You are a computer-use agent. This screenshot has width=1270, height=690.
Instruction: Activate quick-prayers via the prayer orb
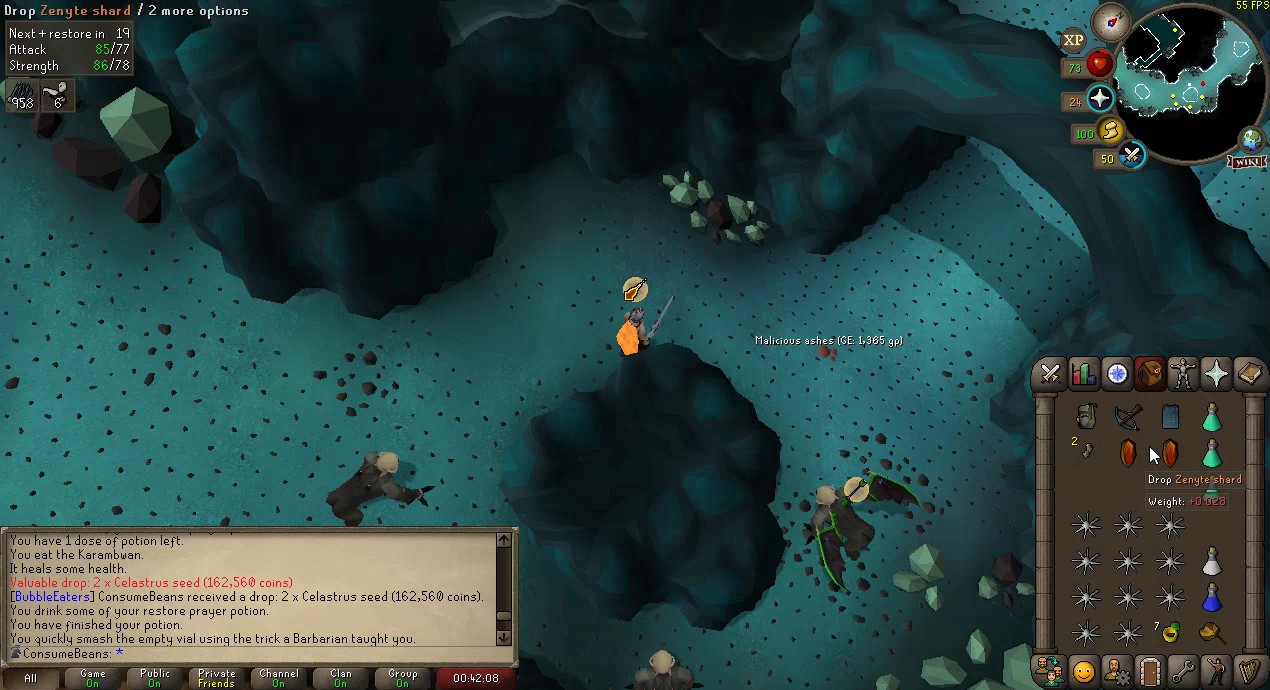(1101, 99)
